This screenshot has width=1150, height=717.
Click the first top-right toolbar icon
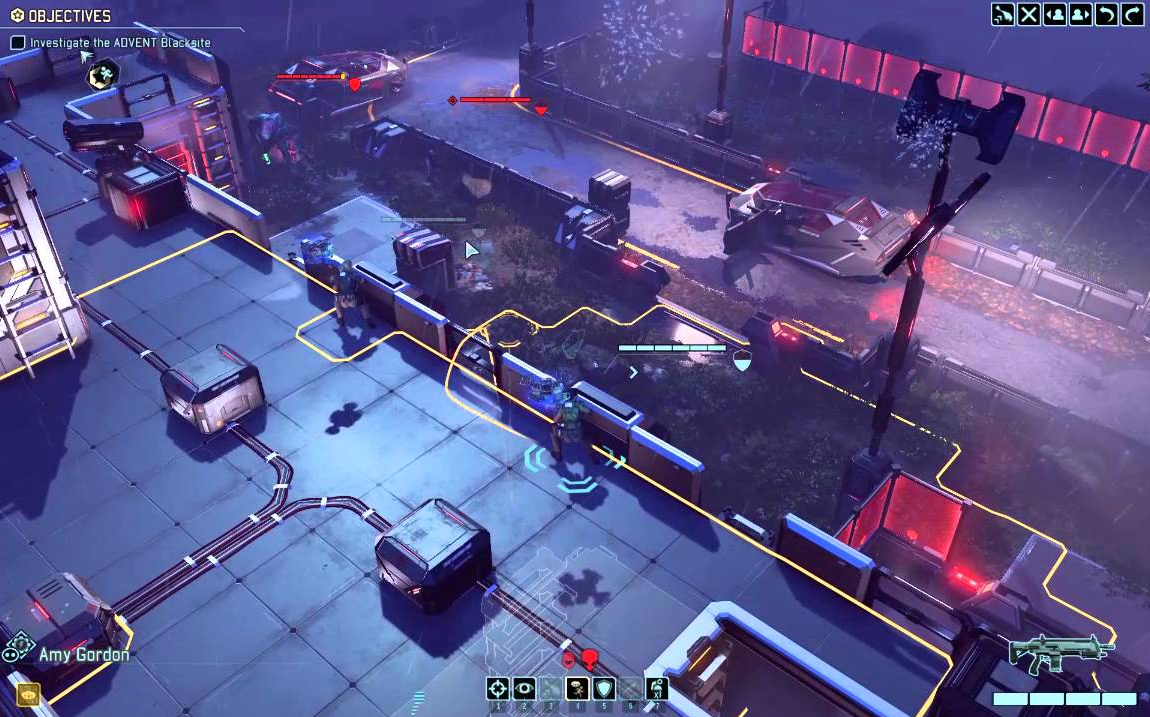point(1003,14)
